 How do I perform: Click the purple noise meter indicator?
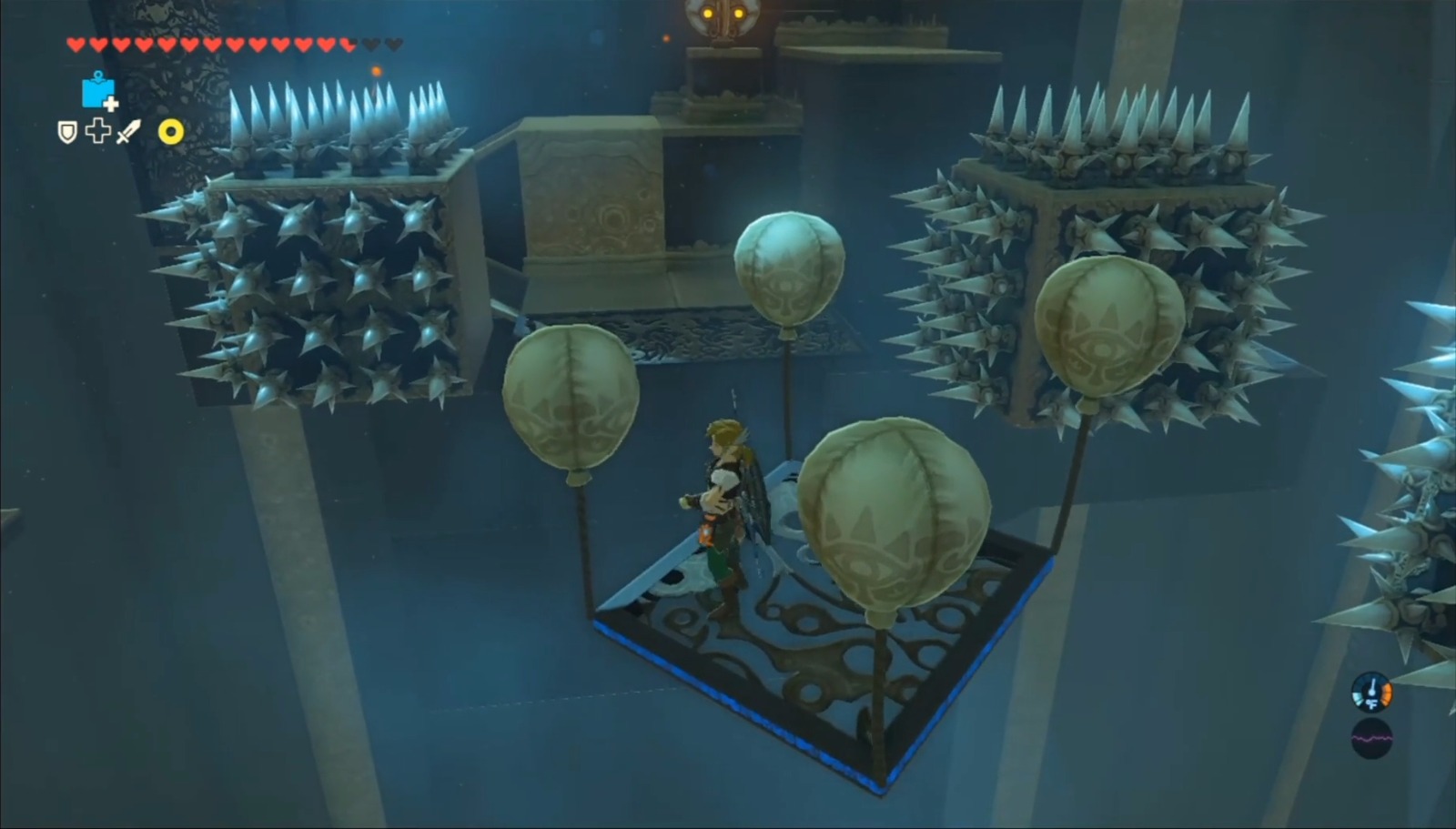point(1372,739)
